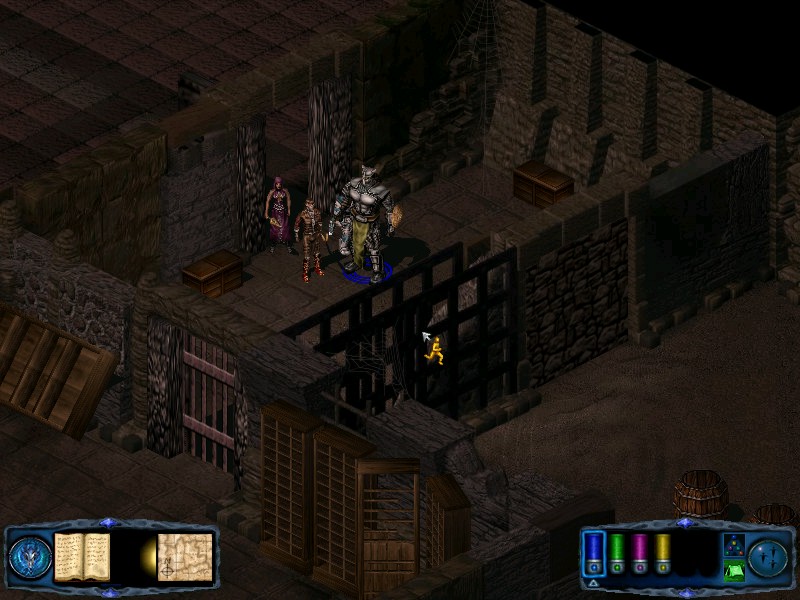Select the blue party member bar

[594, 552]
